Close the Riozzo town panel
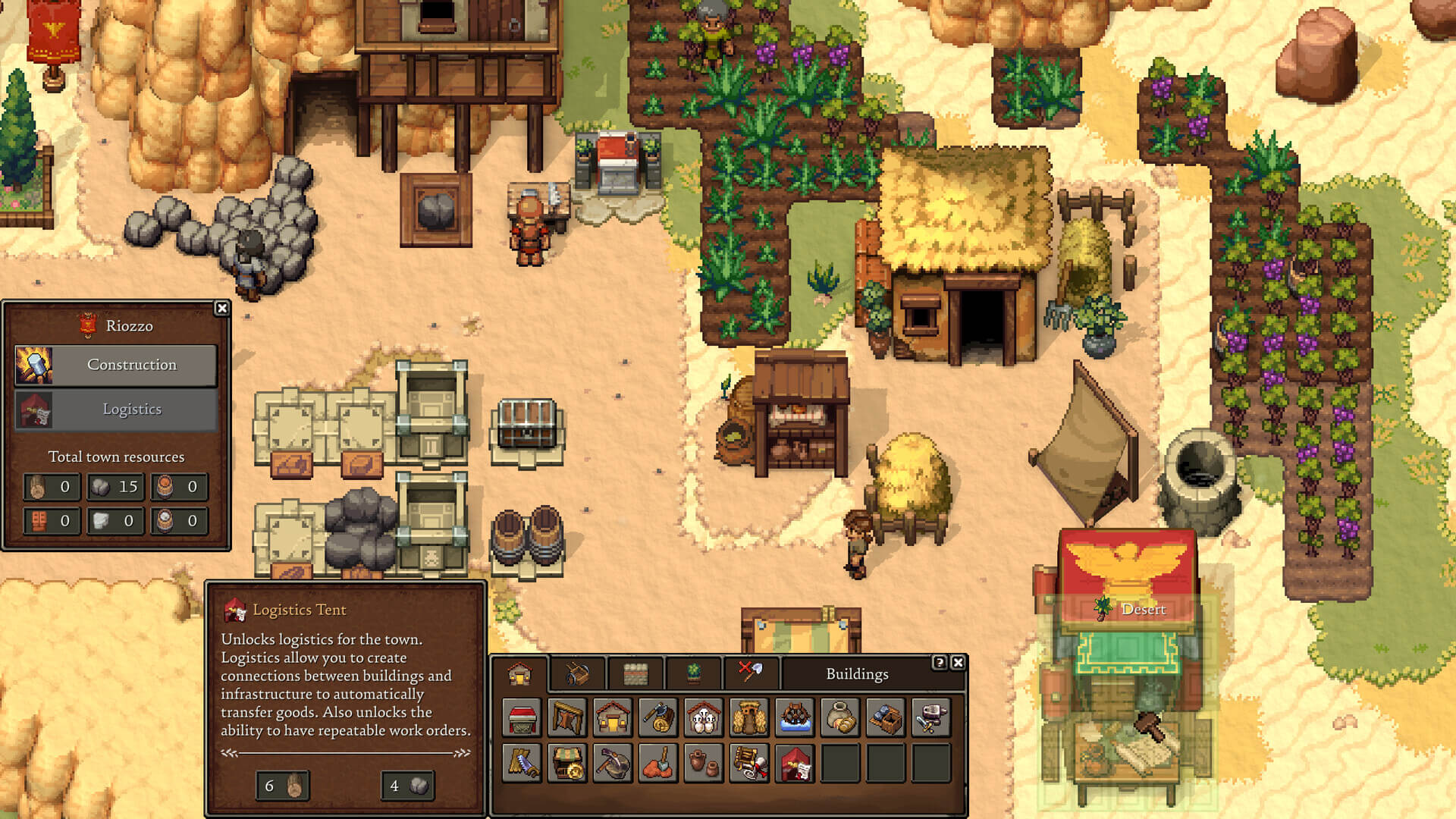This screenshot has width=1456, height=819. click(x=221, y=308)
